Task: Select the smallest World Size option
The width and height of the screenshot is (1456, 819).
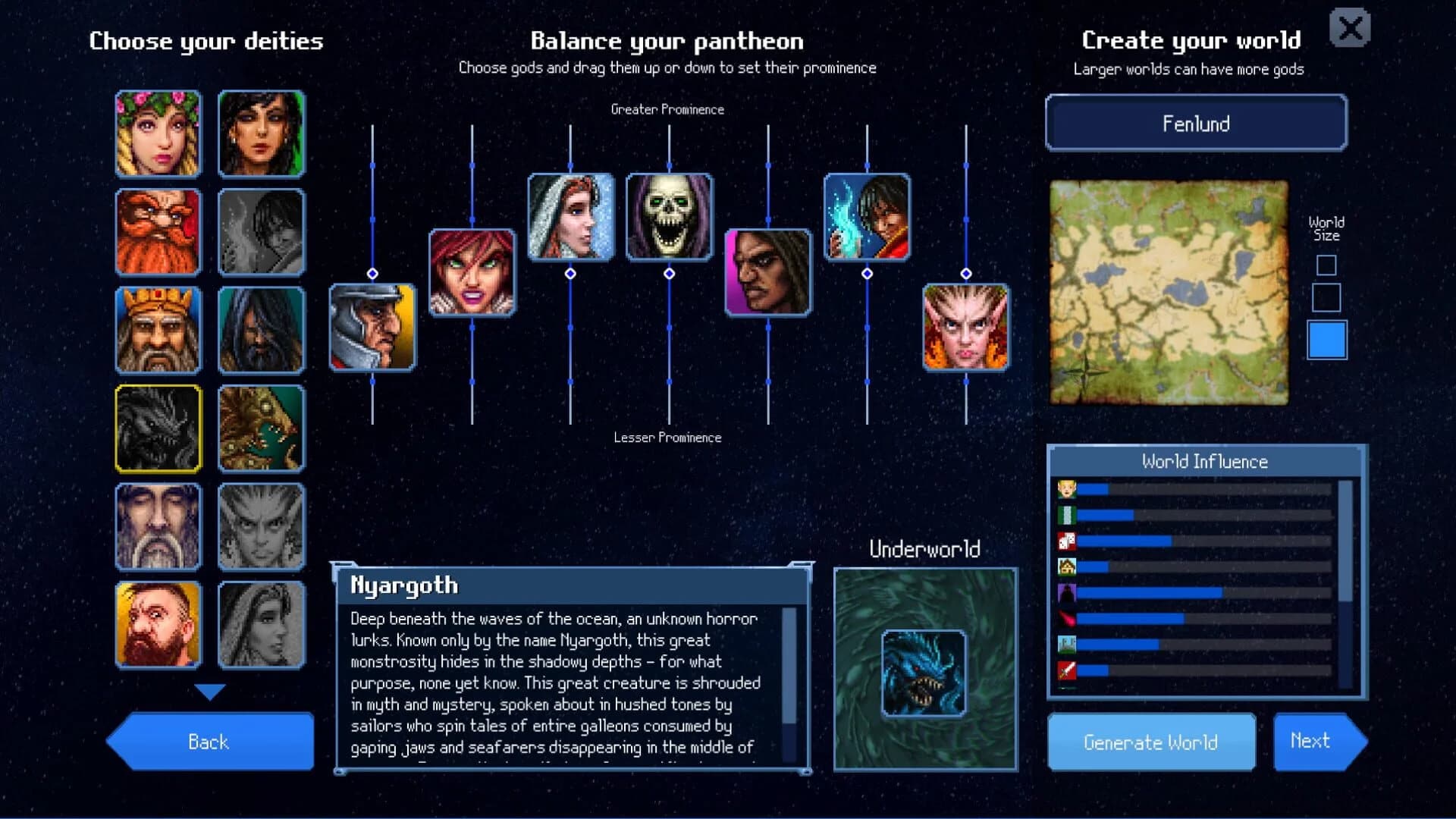Action: click(x=1326, y=265)
